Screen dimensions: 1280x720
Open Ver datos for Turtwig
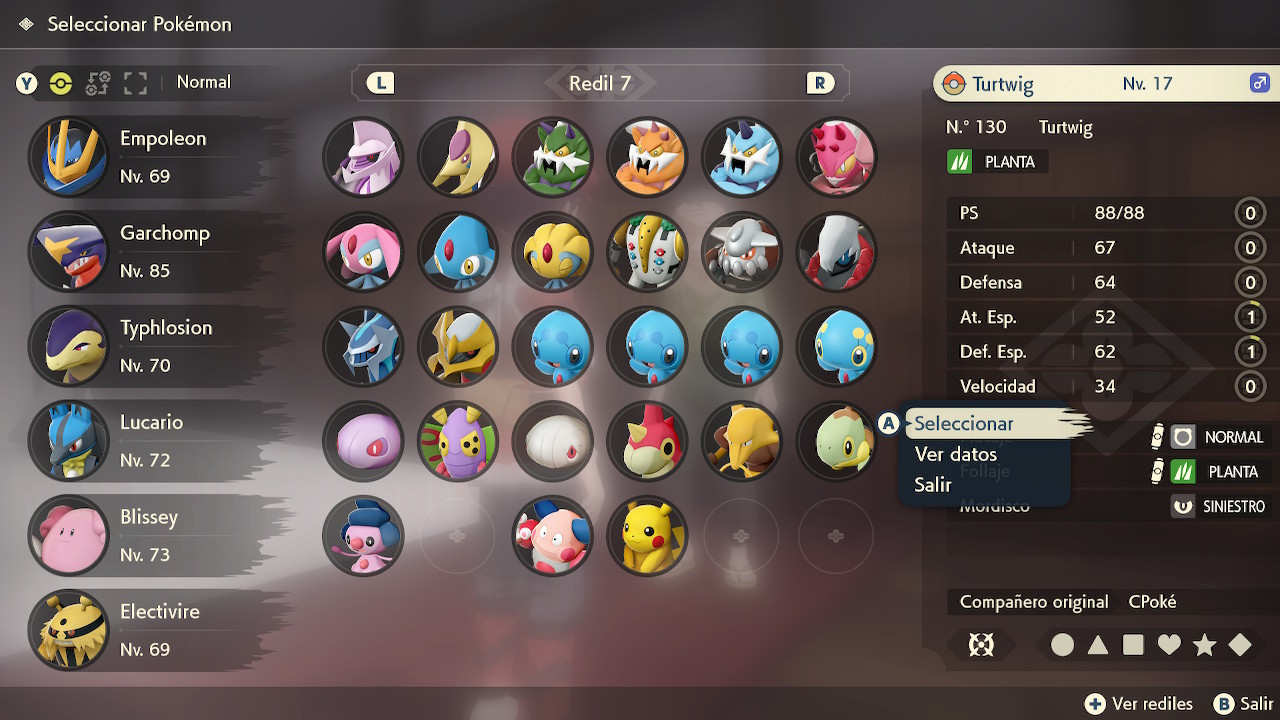pyautogui.click(x=955, y=454)
